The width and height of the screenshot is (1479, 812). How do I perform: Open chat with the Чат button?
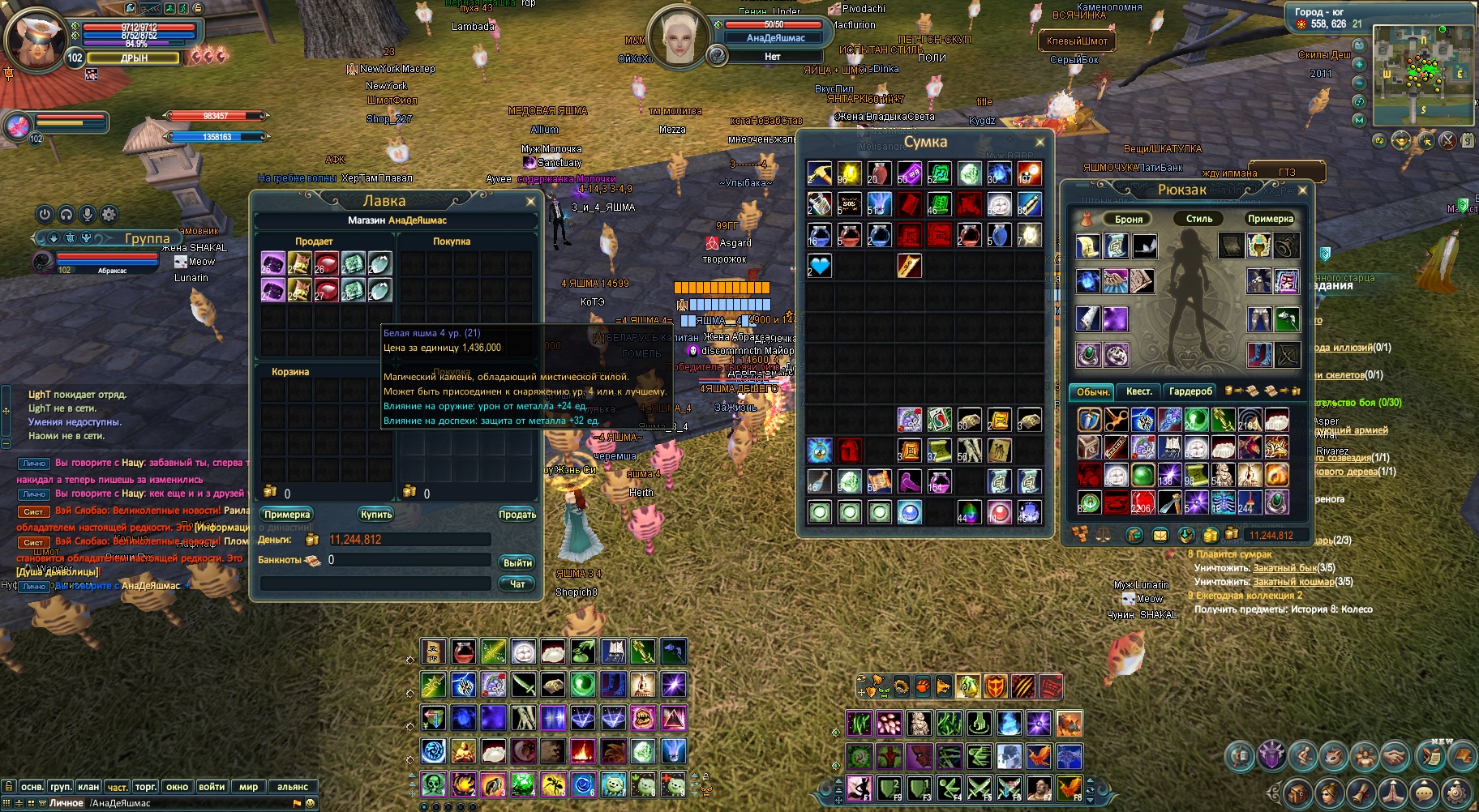click(x=517, y=583)
